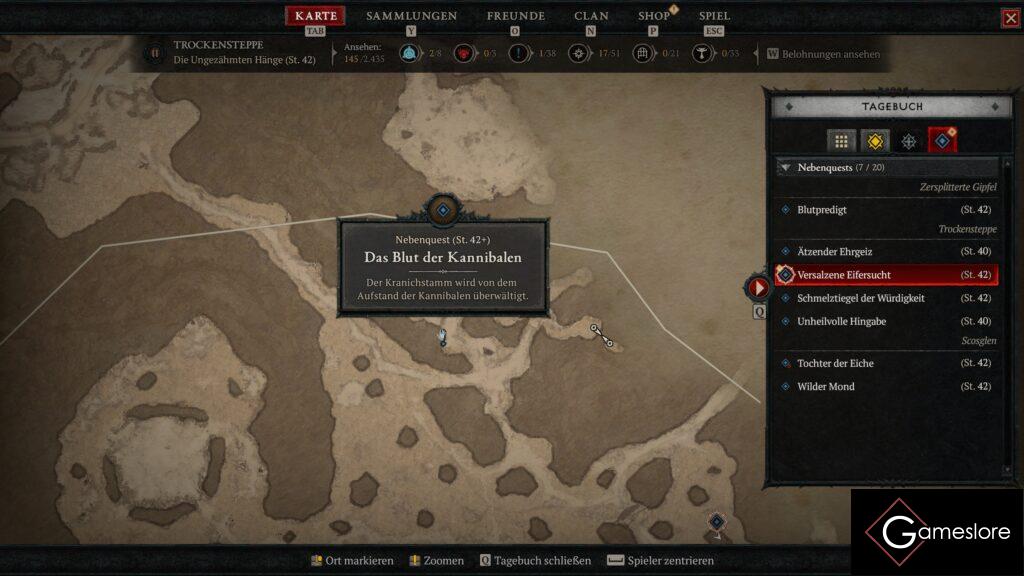Close the map with the red X

point(1011,18)
